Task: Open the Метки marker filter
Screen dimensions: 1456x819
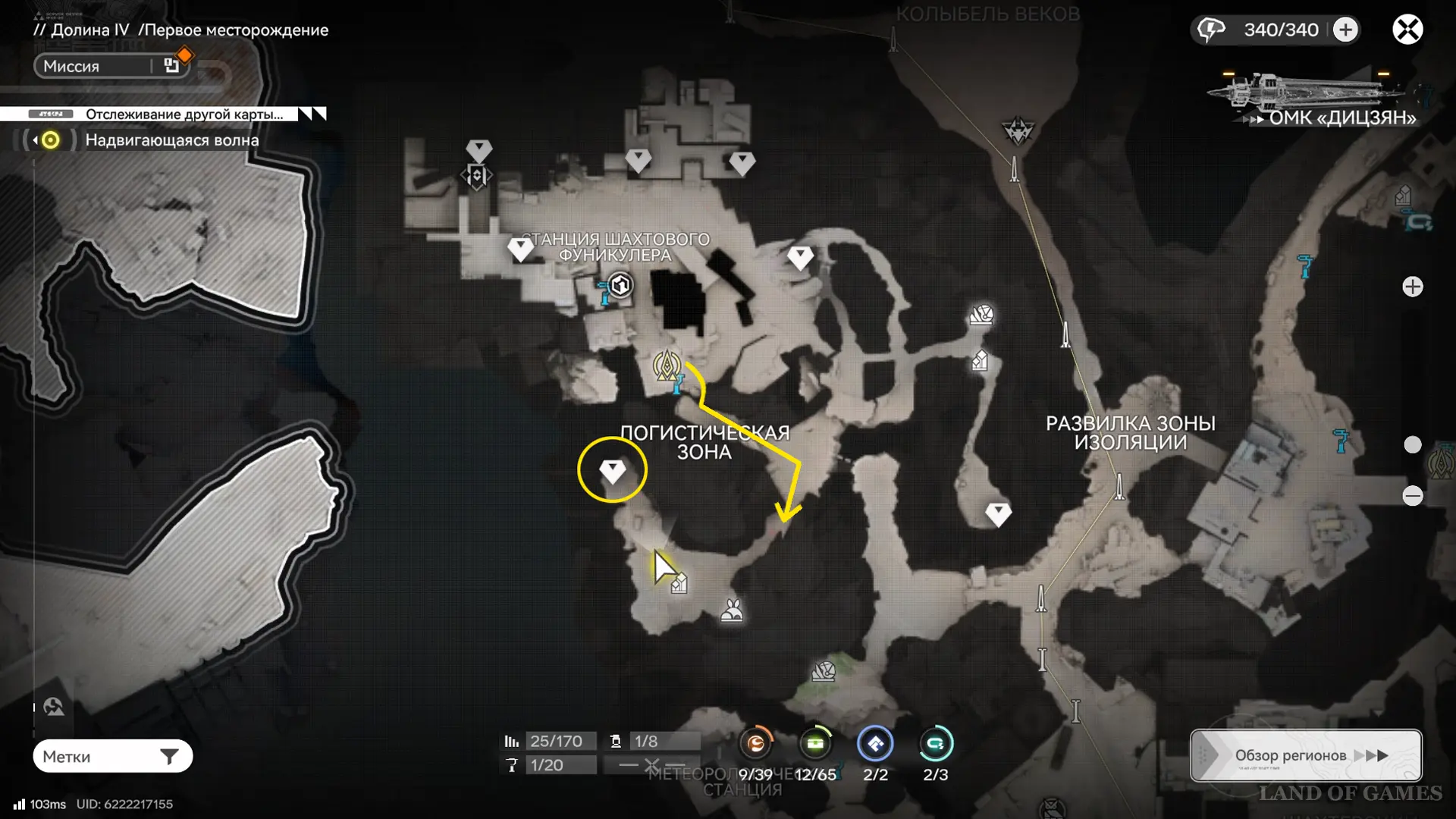Action: click(112, 756)
